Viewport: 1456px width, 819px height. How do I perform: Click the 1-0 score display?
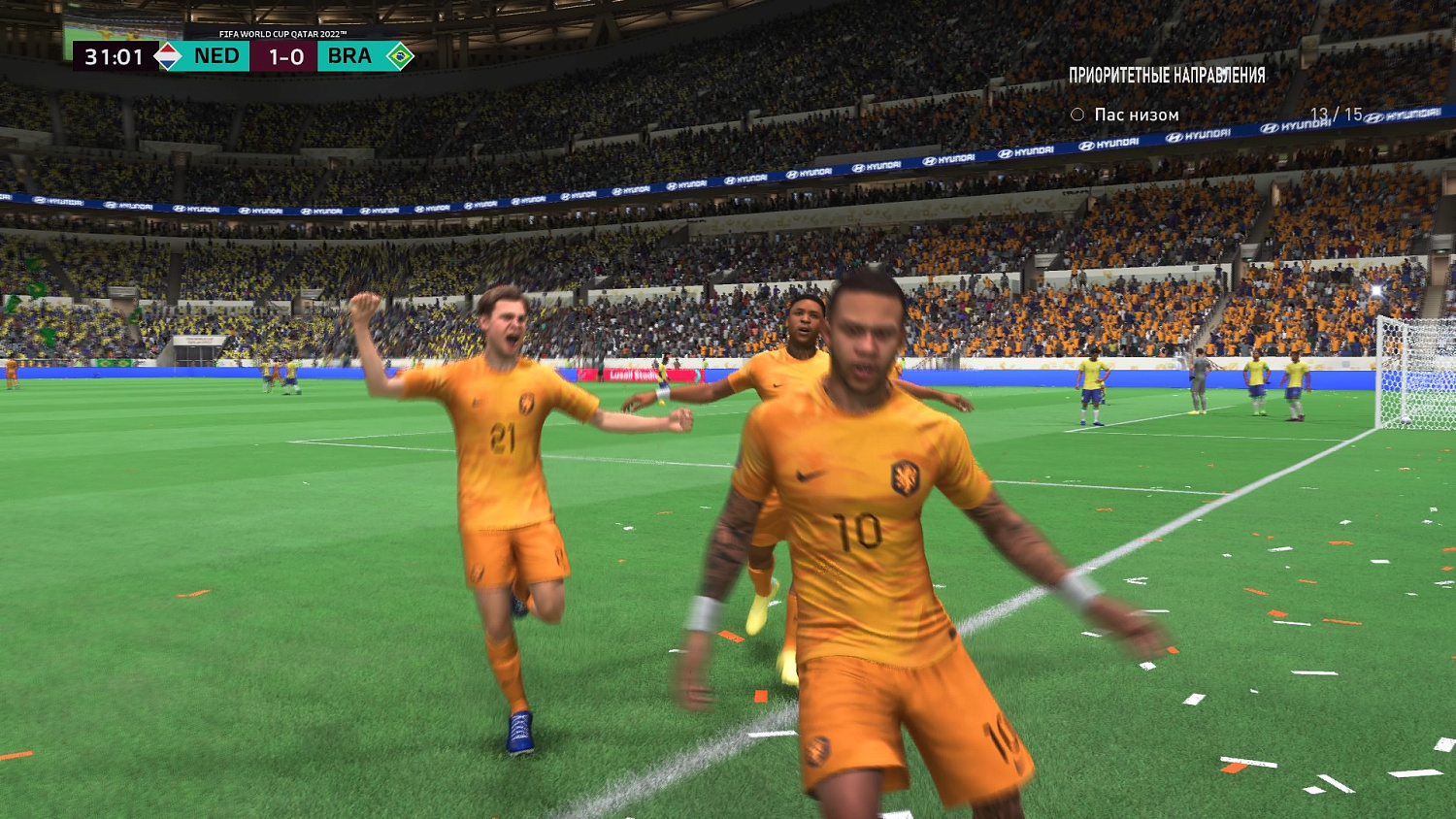point(284,55)
